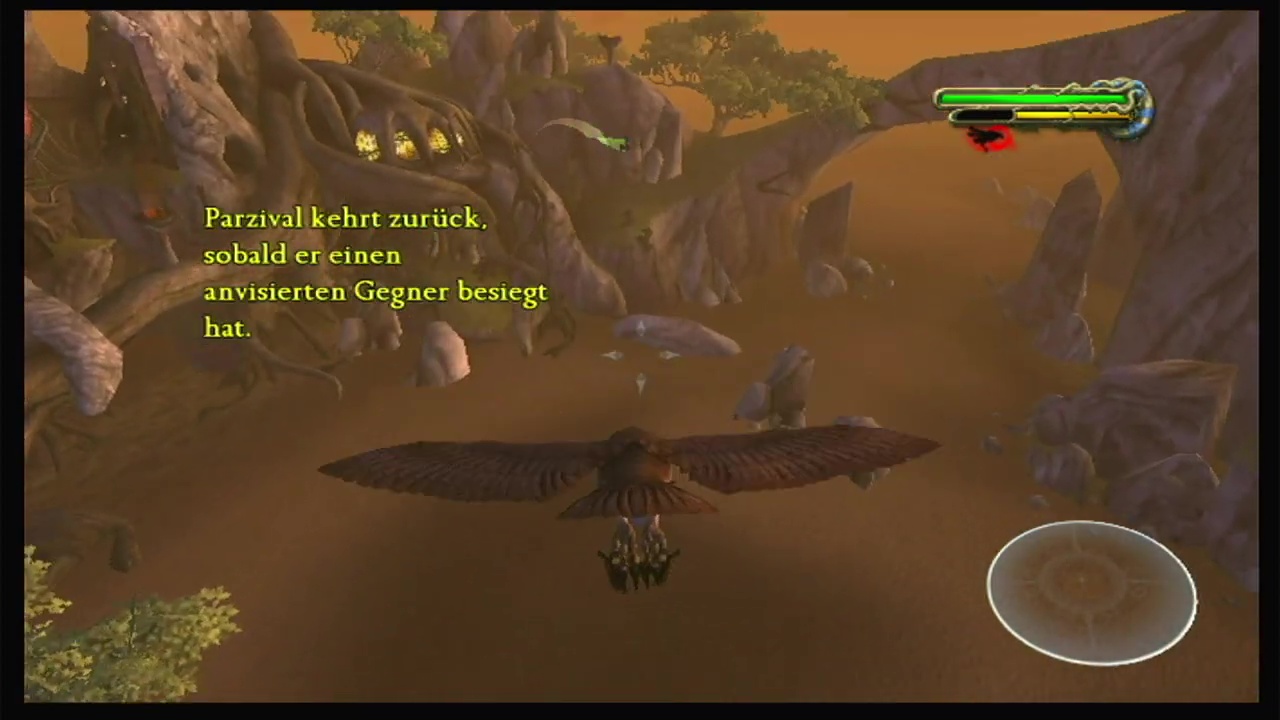Click the circular compass minimap
This screenshot has height=720, width=1280.
click(x=1091, y=592)
